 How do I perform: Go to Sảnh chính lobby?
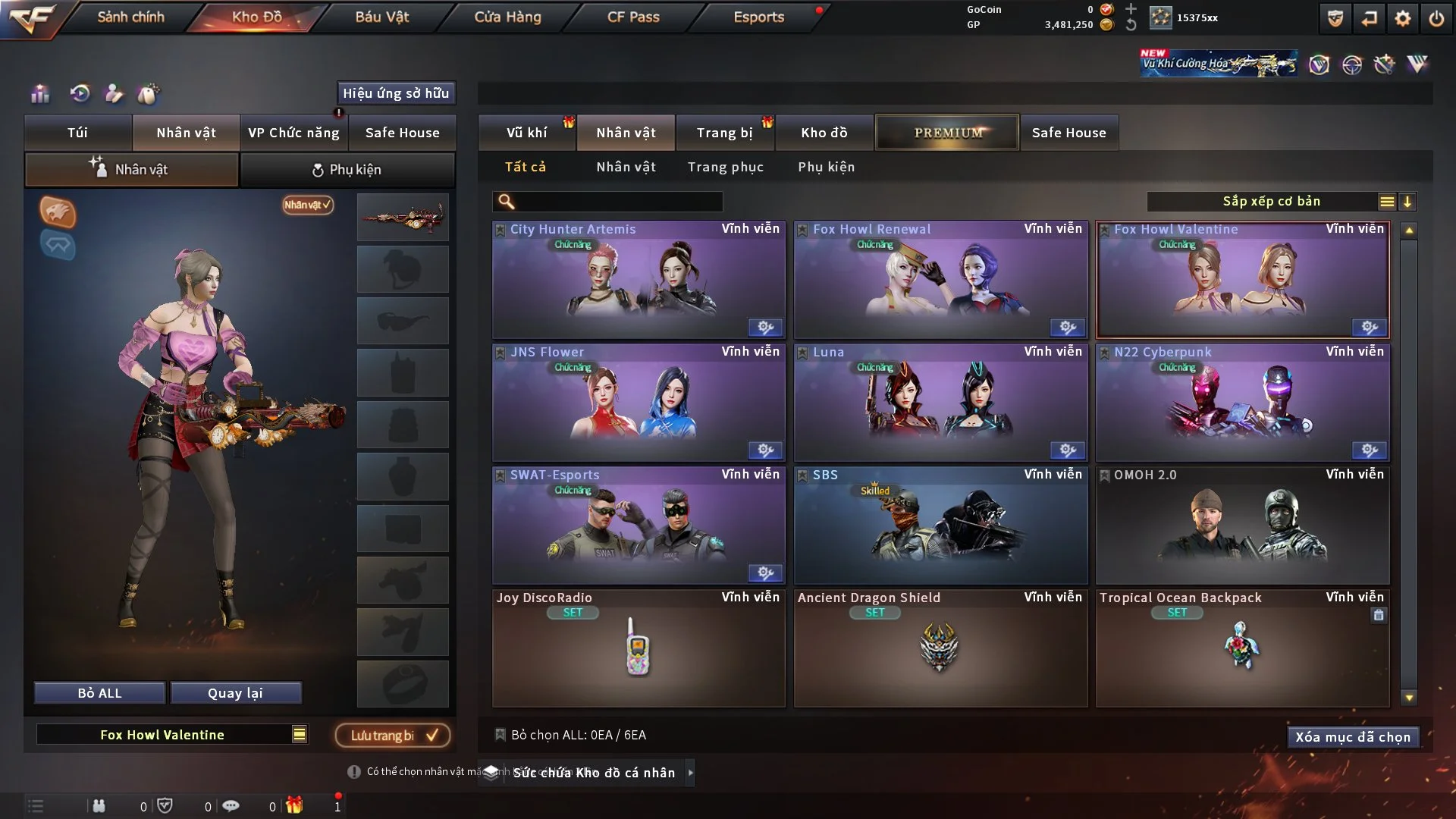point(130,17)
